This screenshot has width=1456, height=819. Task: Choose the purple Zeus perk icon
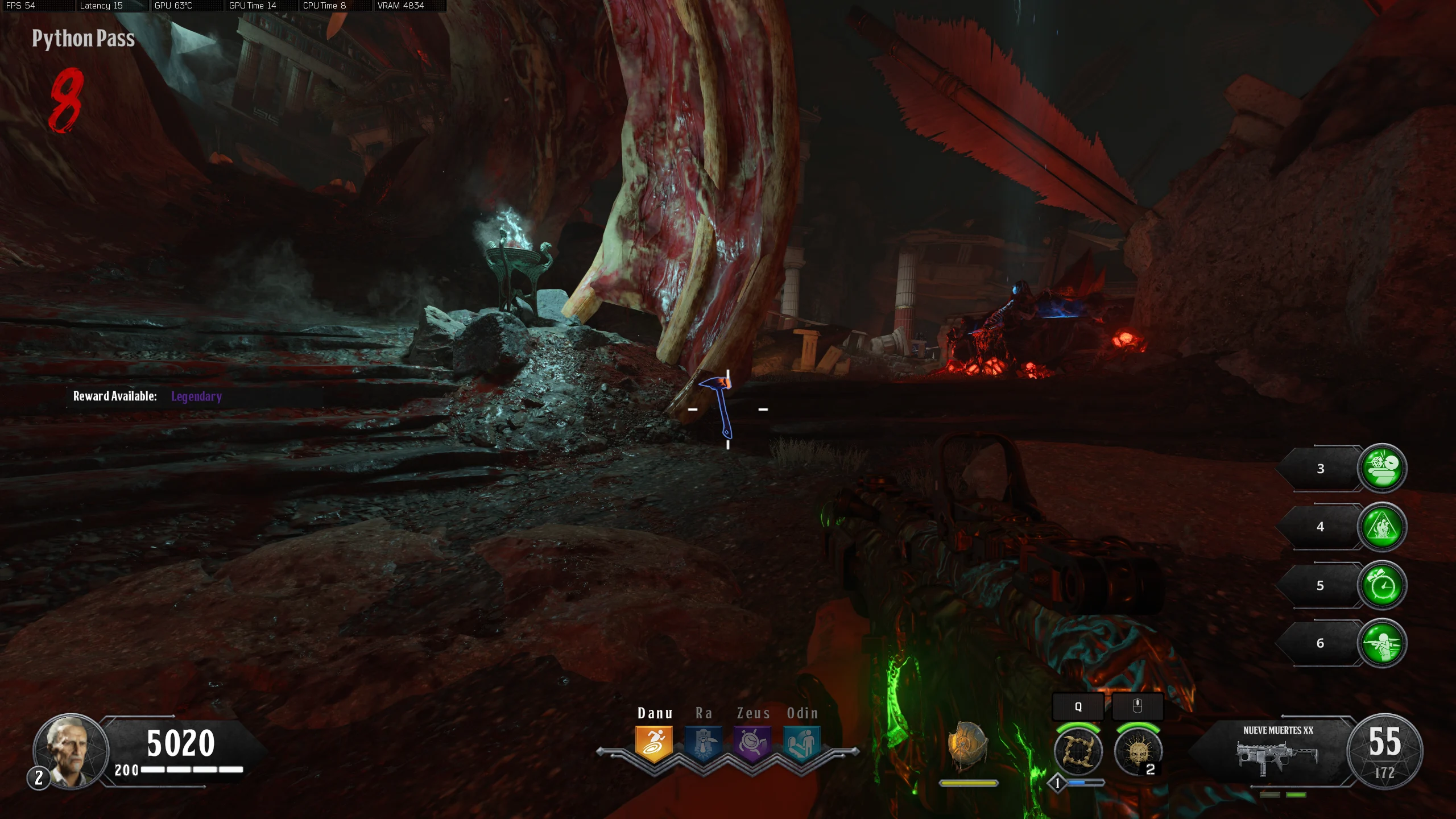752,743
